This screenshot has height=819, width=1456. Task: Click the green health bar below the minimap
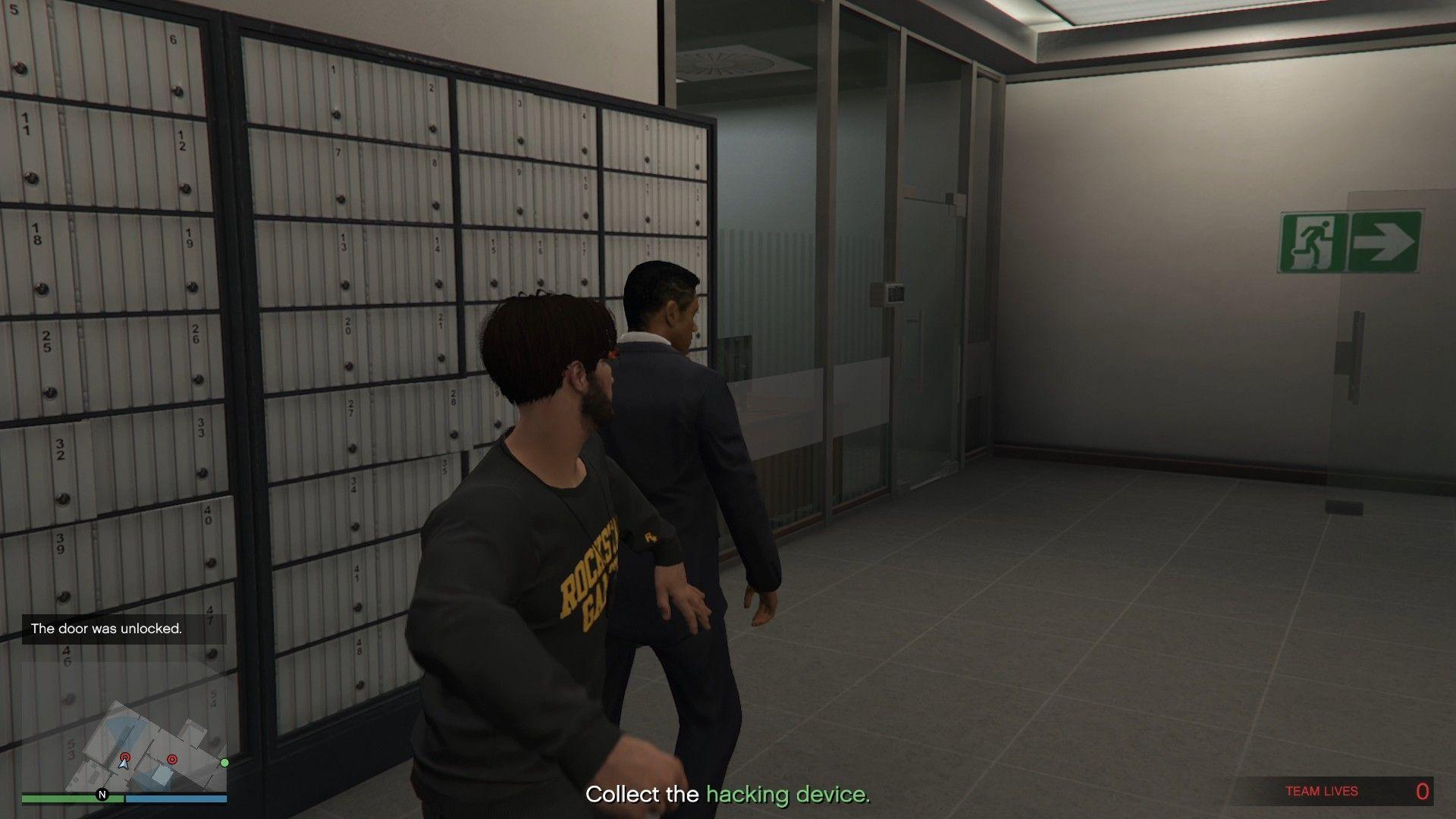pyautogui.click(x=68, y=798)
